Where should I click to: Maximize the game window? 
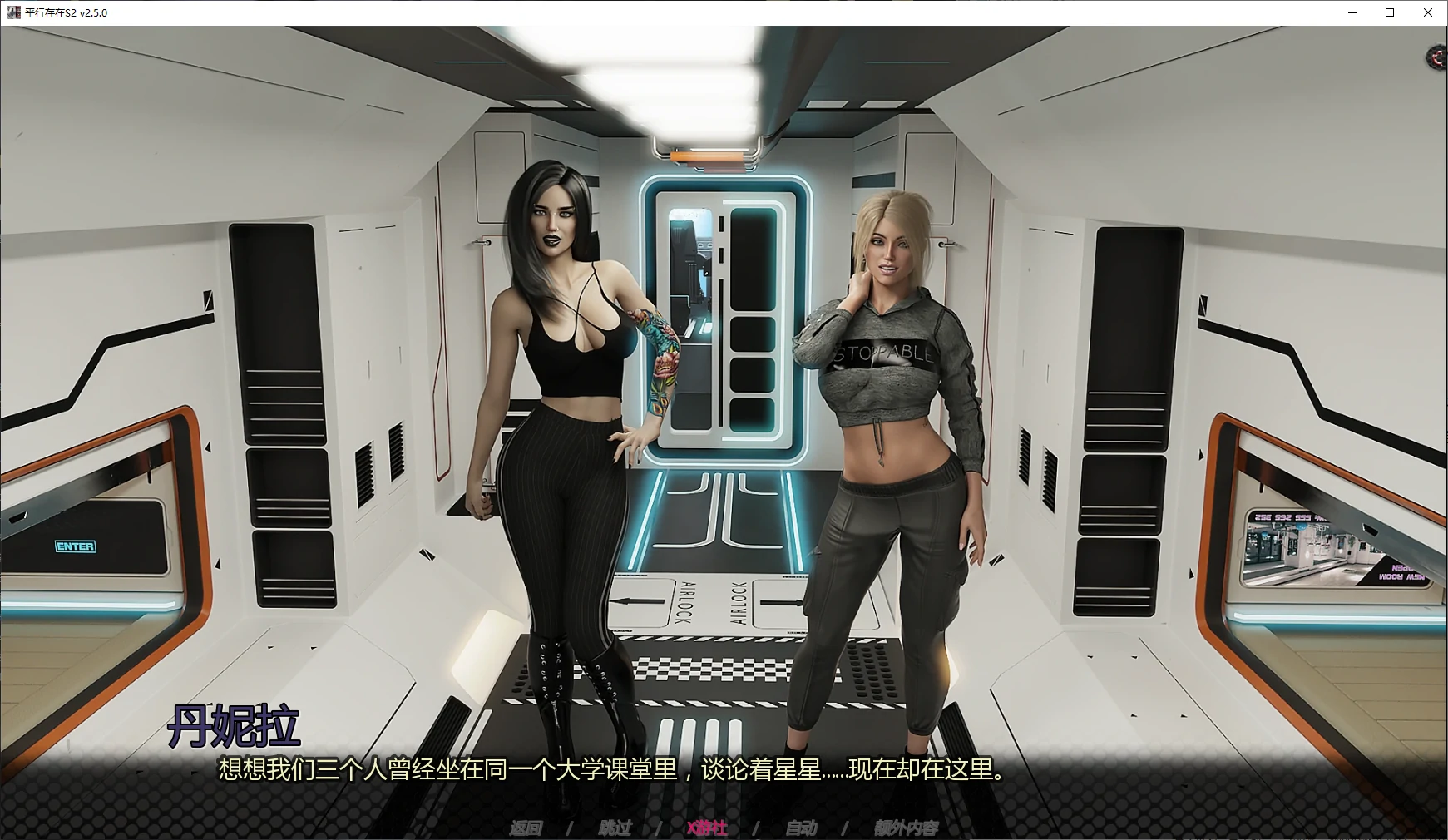click(x=1390, y=12)
